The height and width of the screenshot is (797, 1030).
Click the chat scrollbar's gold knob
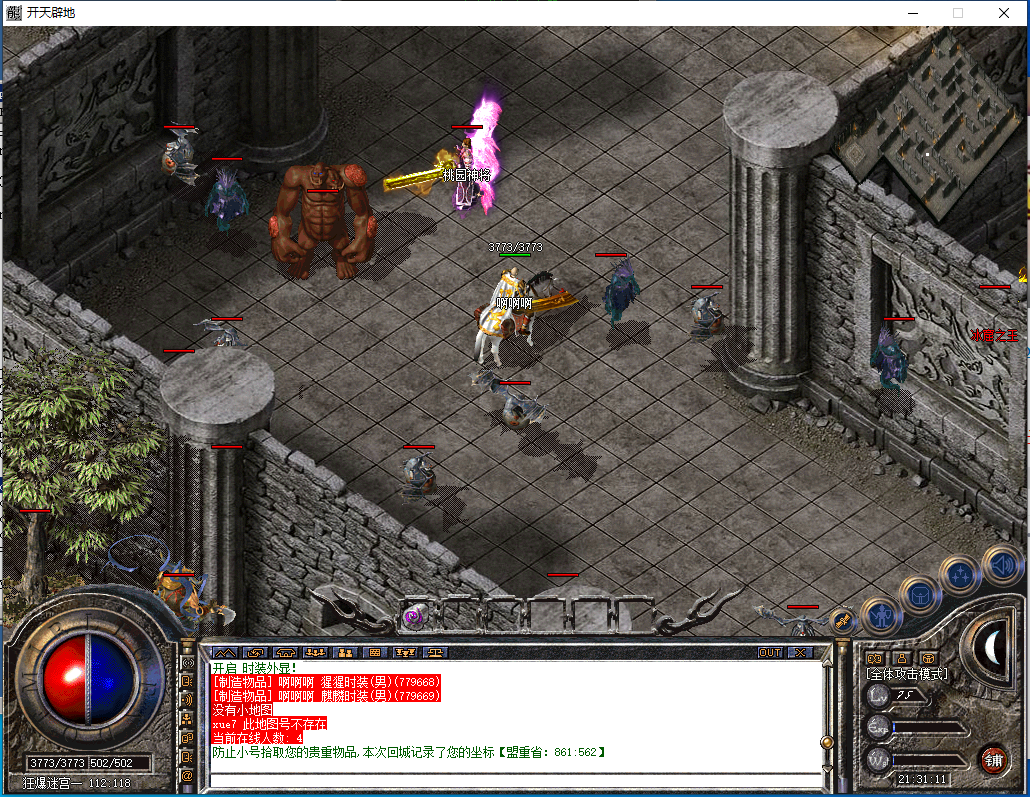click(x=827, y=742)
